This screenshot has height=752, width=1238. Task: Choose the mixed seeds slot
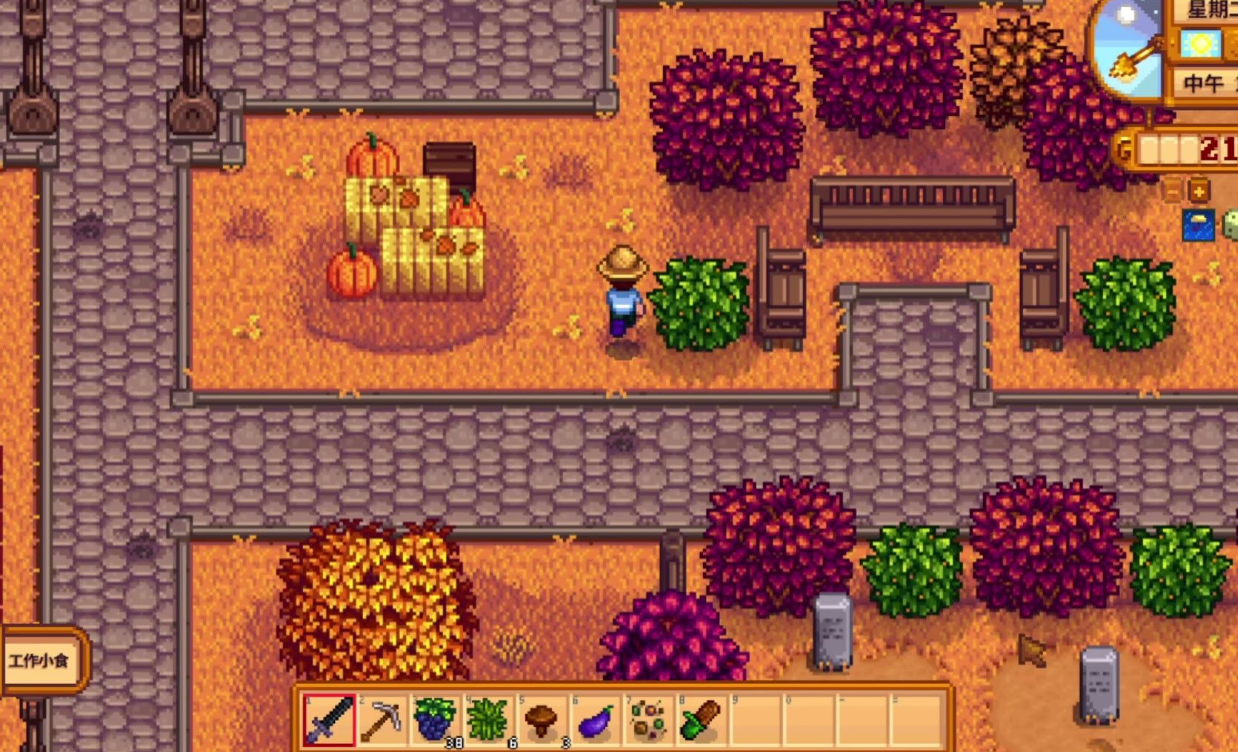coord(648,719)
